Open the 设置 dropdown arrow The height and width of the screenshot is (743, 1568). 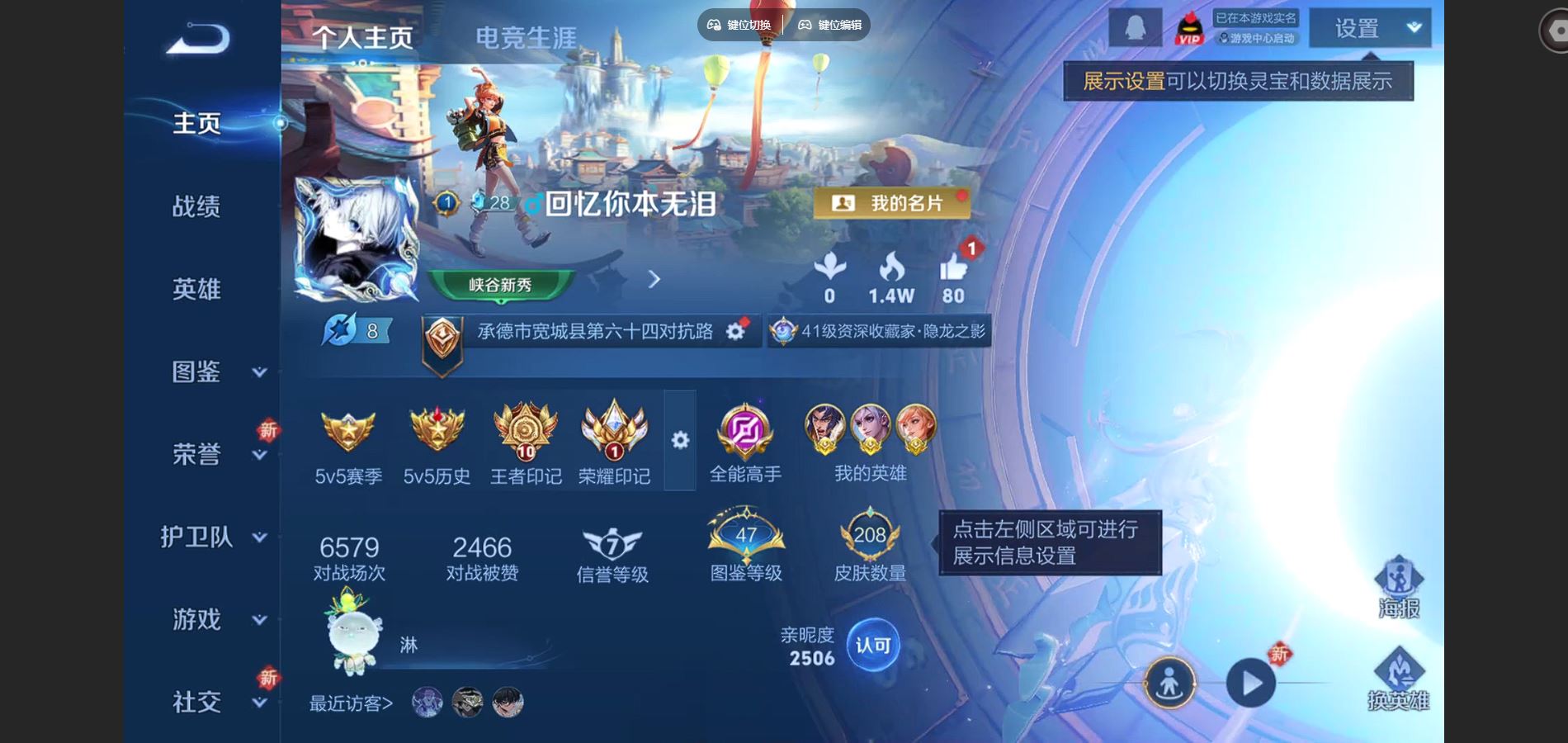click(1413, 27)
